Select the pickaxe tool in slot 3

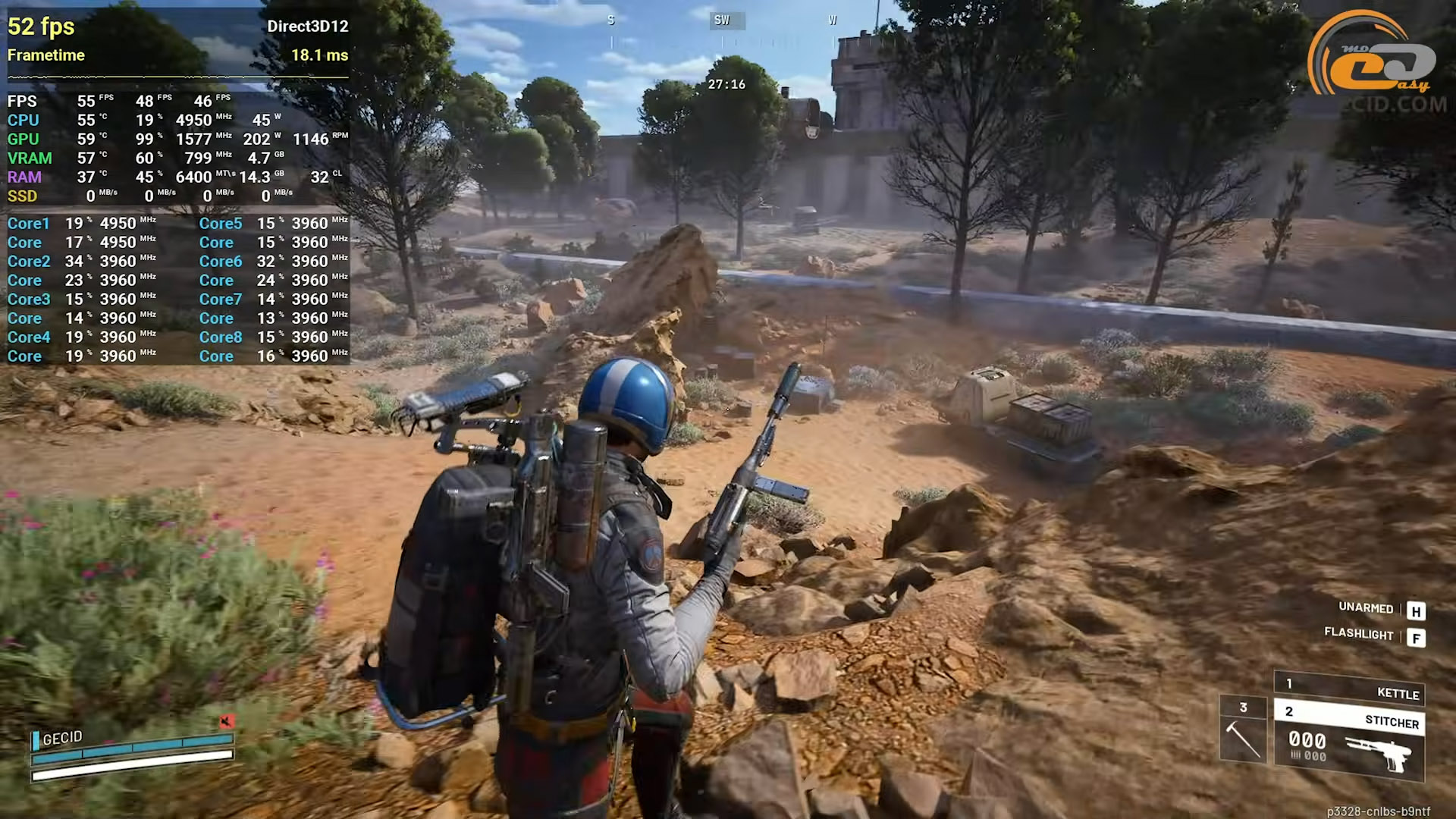1243,731
